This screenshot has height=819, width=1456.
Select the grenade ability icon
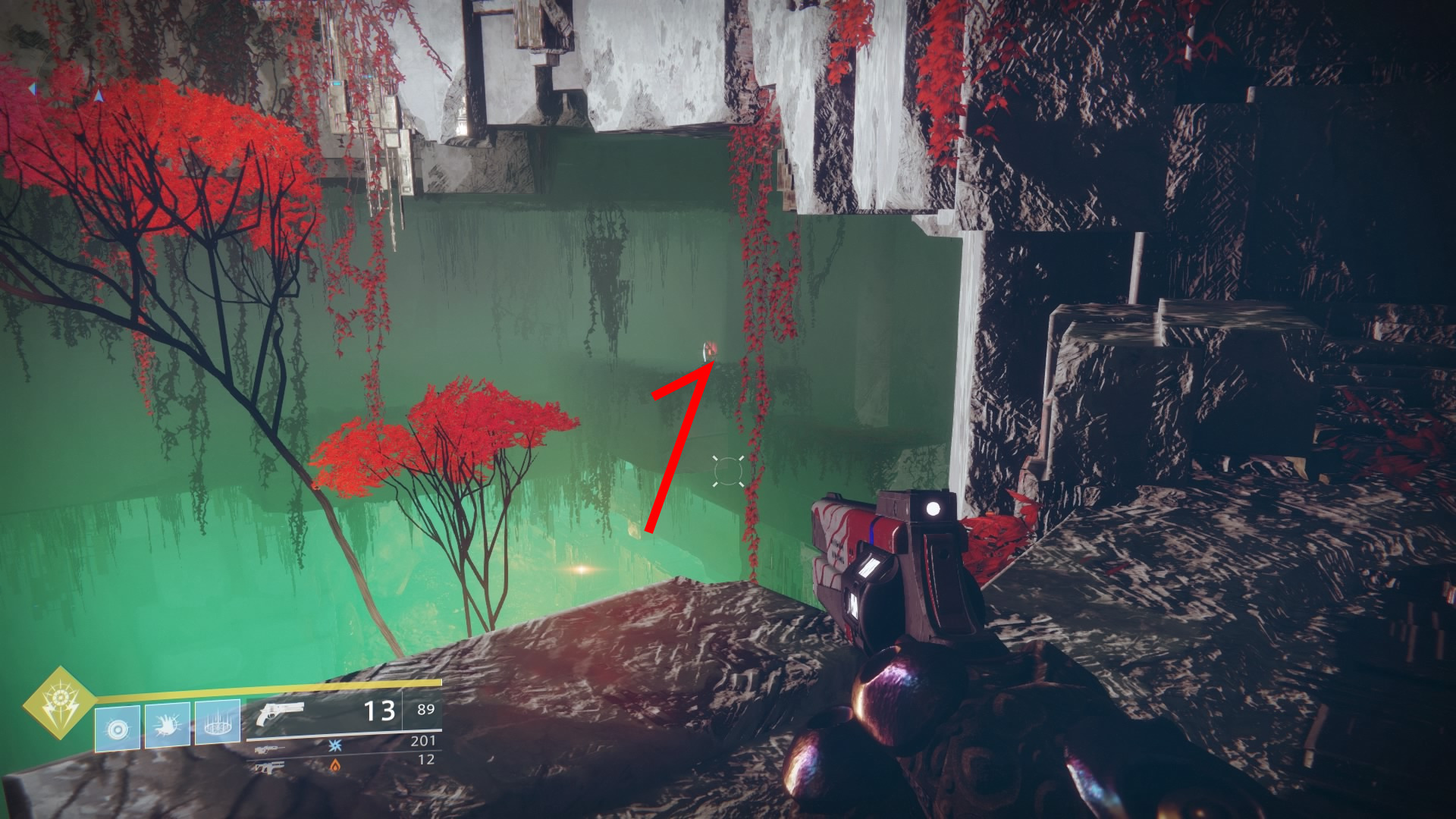(118, 728)
